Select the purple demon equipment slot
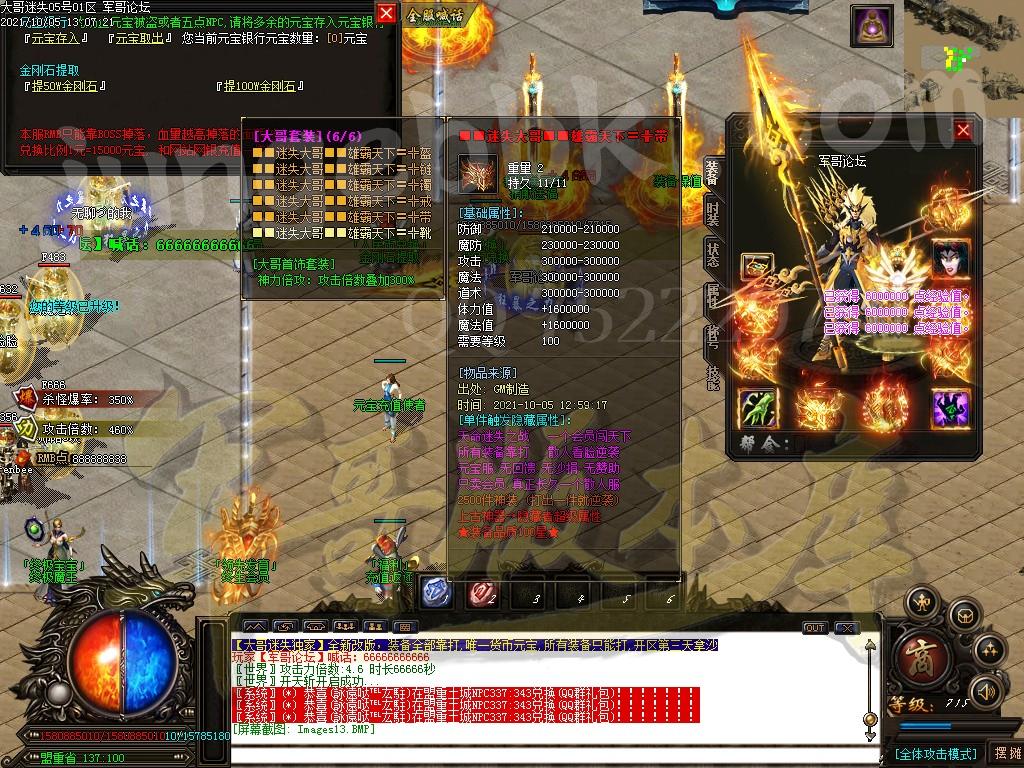The height and width of the screenshot is (768, 1024). pos(950,408)
